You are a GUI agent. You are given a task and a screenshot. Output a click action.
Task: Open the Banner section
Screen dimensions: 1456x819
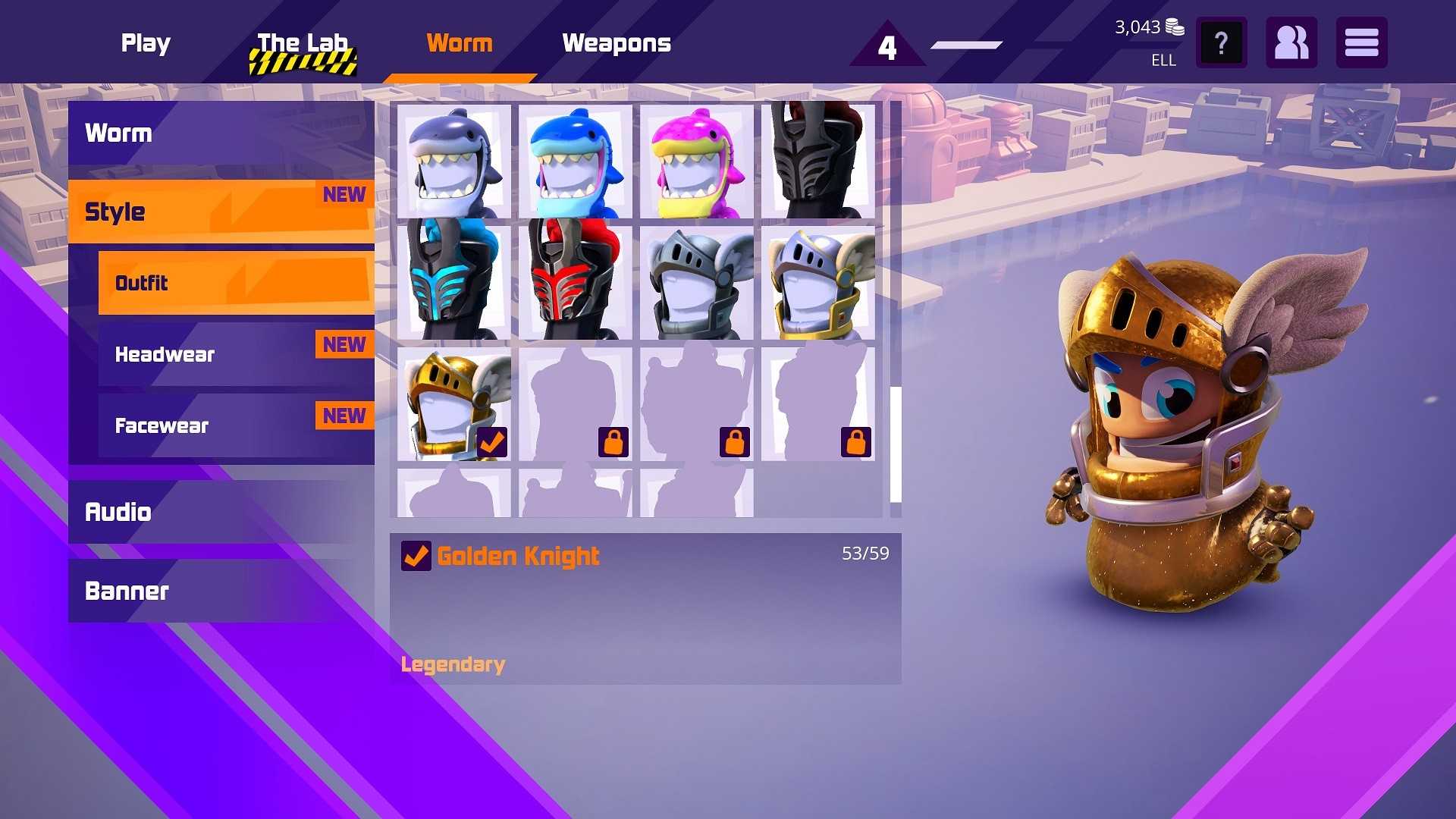pos(127,591)
